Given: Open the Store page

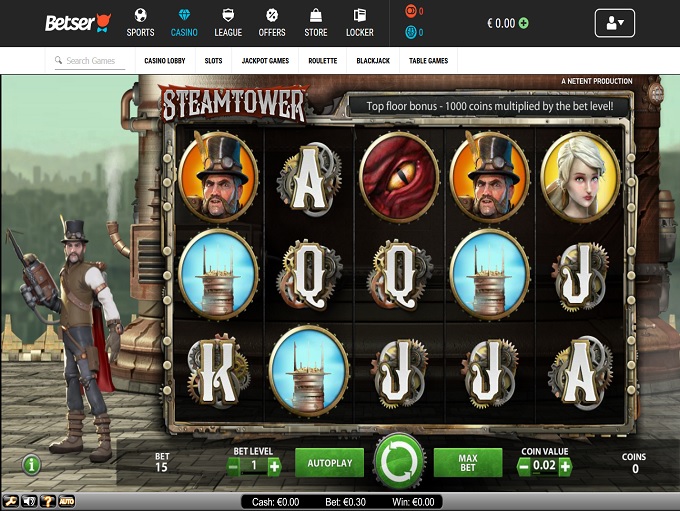Looking at the screenshot, I should click(x=315, y=23).
